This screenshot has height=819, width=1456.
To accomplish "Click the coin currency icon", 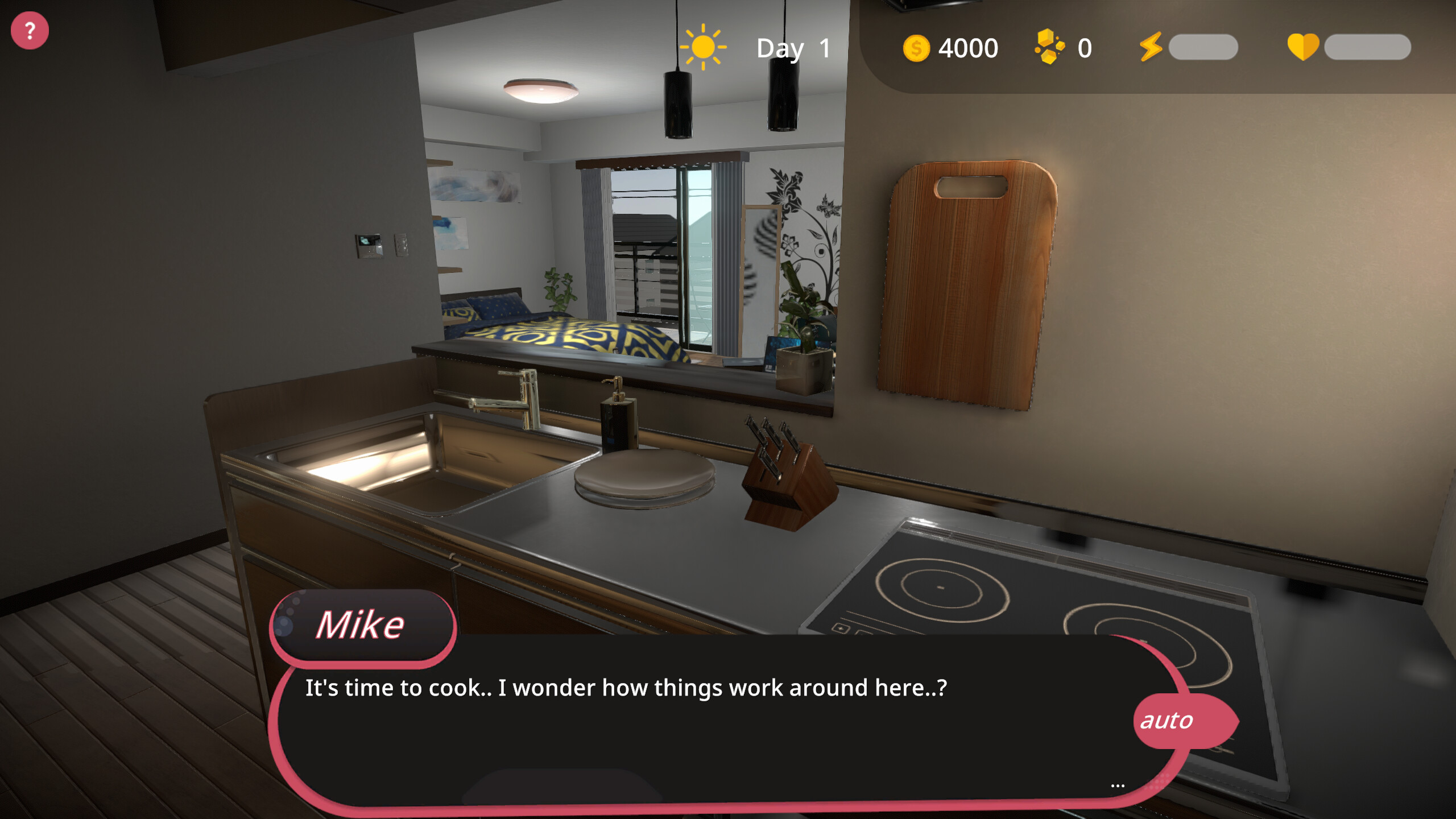I will 916,48.
